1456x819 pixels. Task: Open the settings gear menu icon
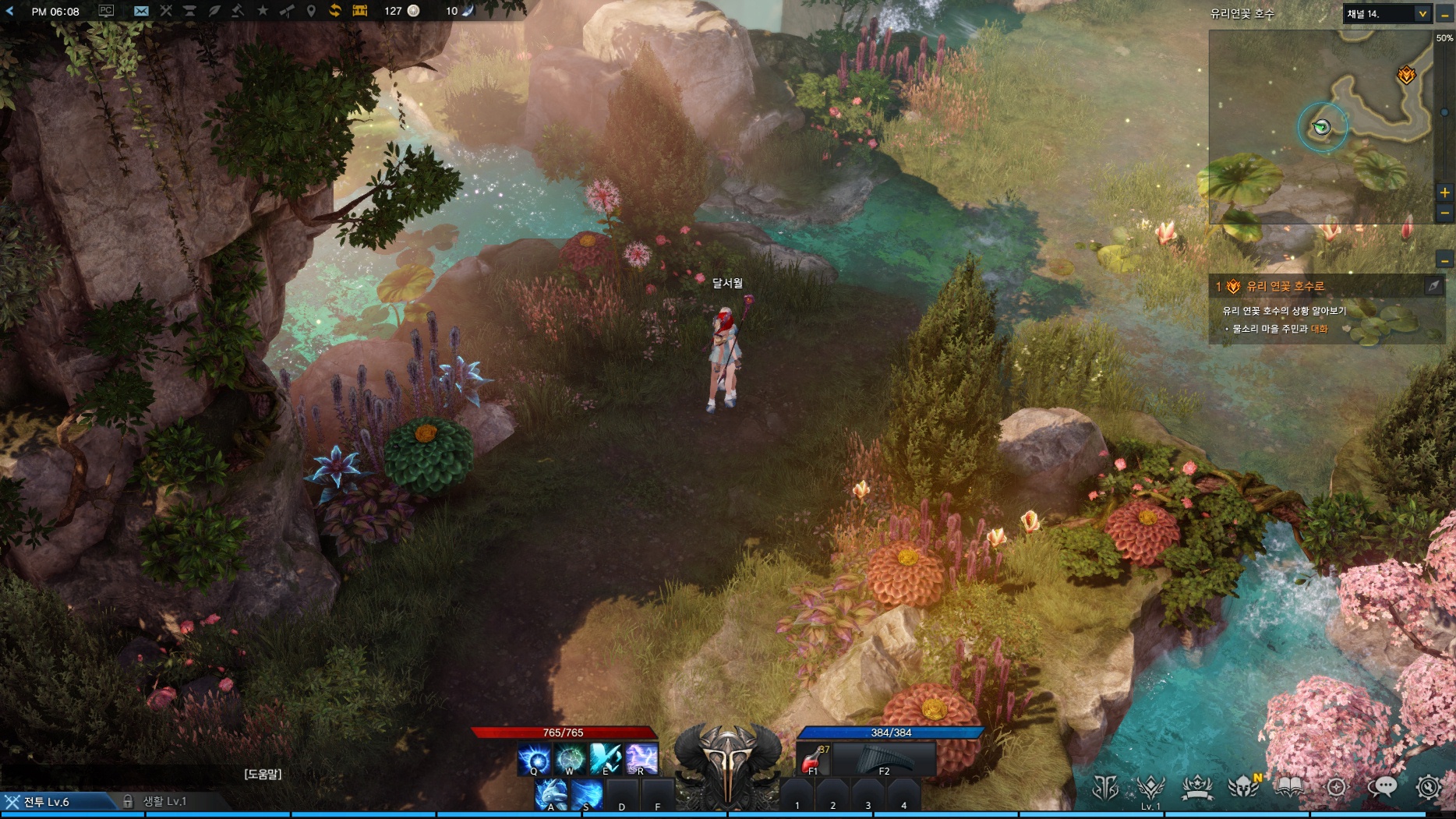click(1428, 788)
